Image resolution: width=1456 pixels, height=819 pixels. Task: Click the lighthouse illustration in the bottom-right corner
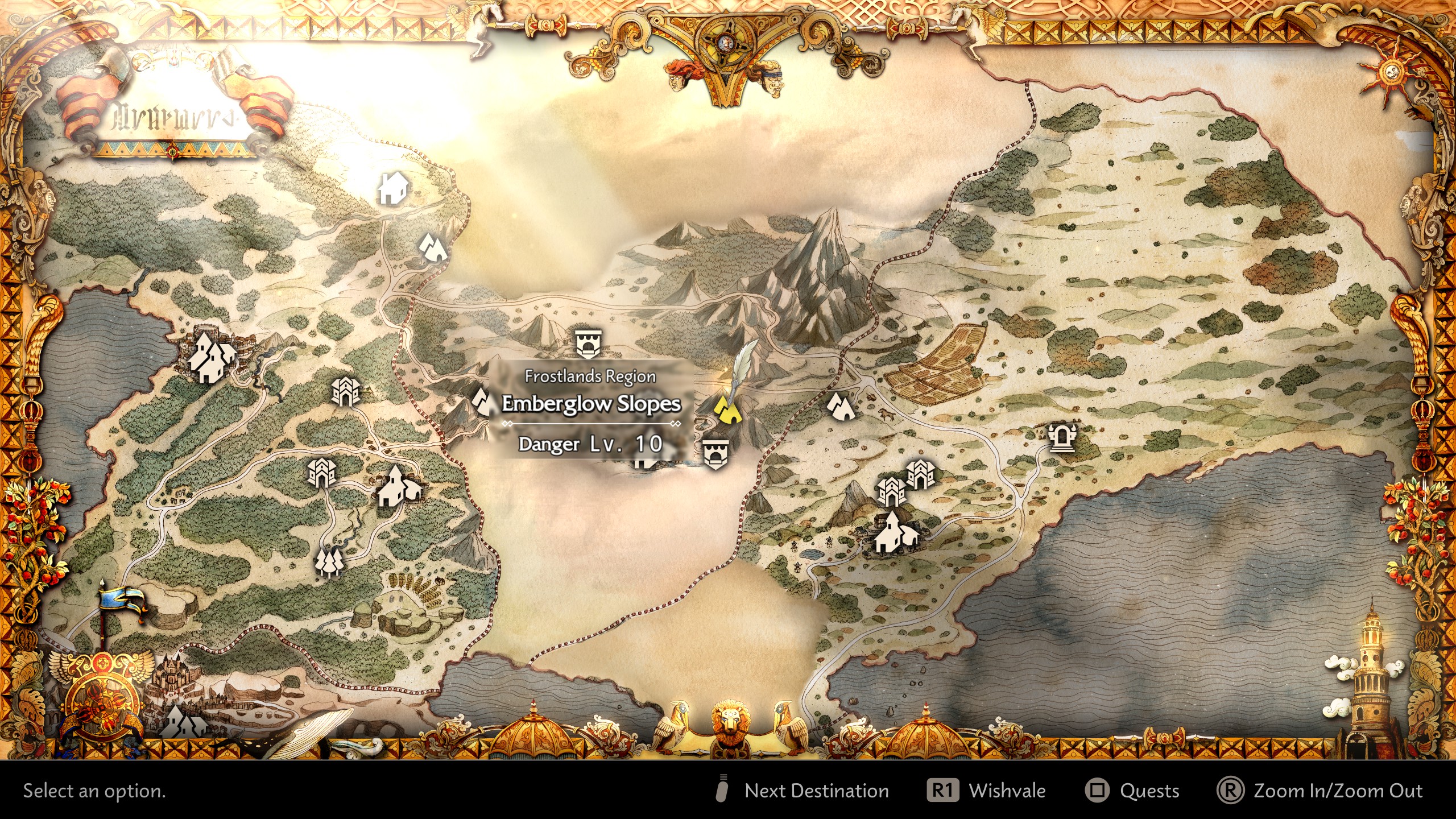(1371, 682)
